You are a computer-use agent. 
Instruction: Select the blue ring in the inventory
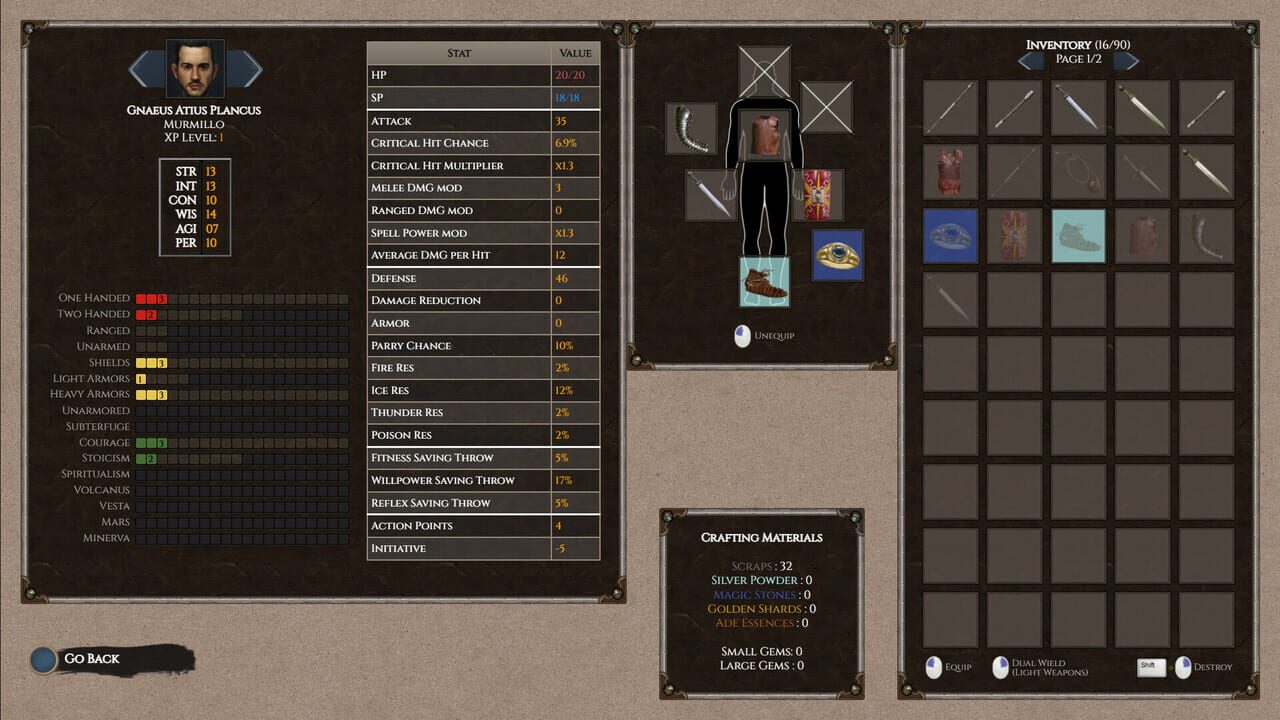click(x=950, y=237)
